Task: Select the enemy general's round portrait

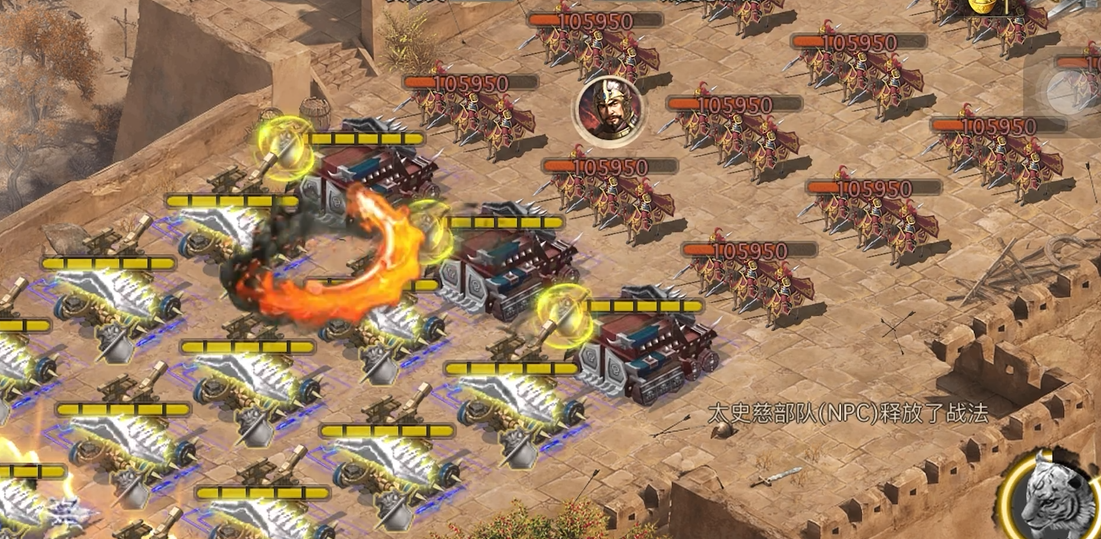Action: (x=607, y=109)
